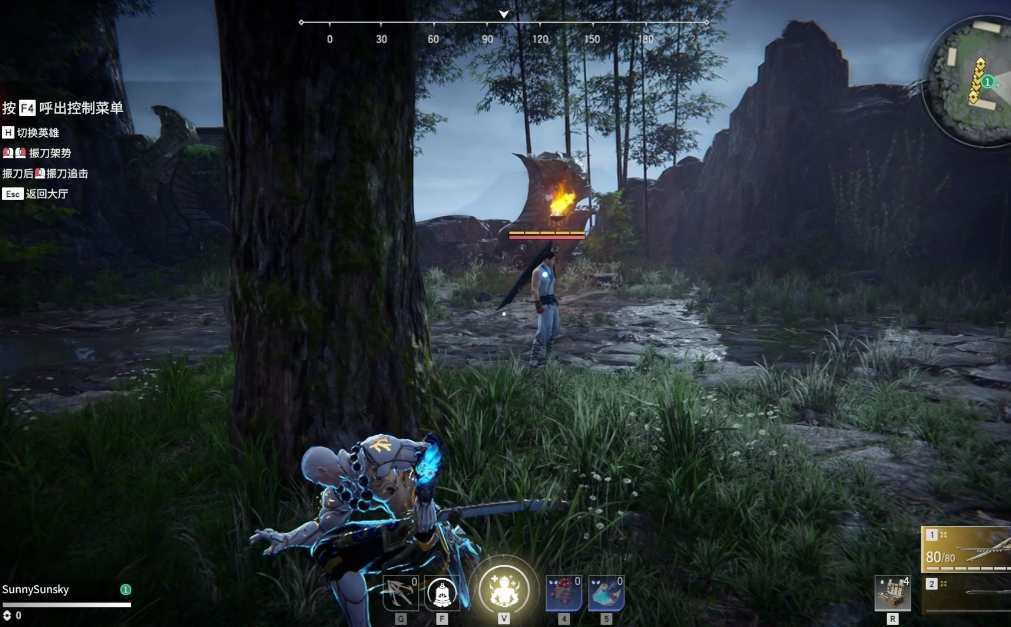
Task: Select the grappling hook slot
Action: pyautogui.click(x=400, y=594)
